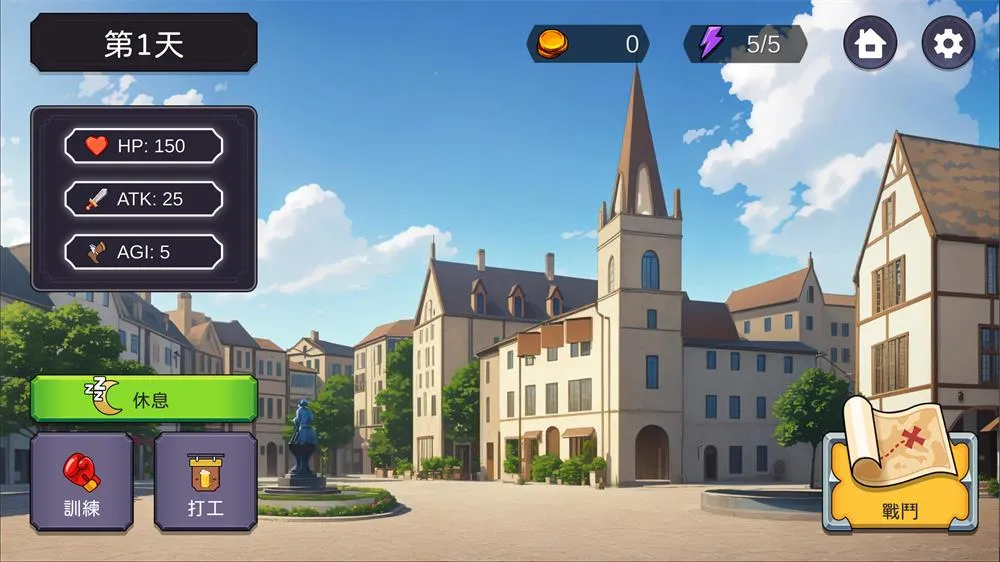Click the green 休息 rest button

[x=143, y=398]
